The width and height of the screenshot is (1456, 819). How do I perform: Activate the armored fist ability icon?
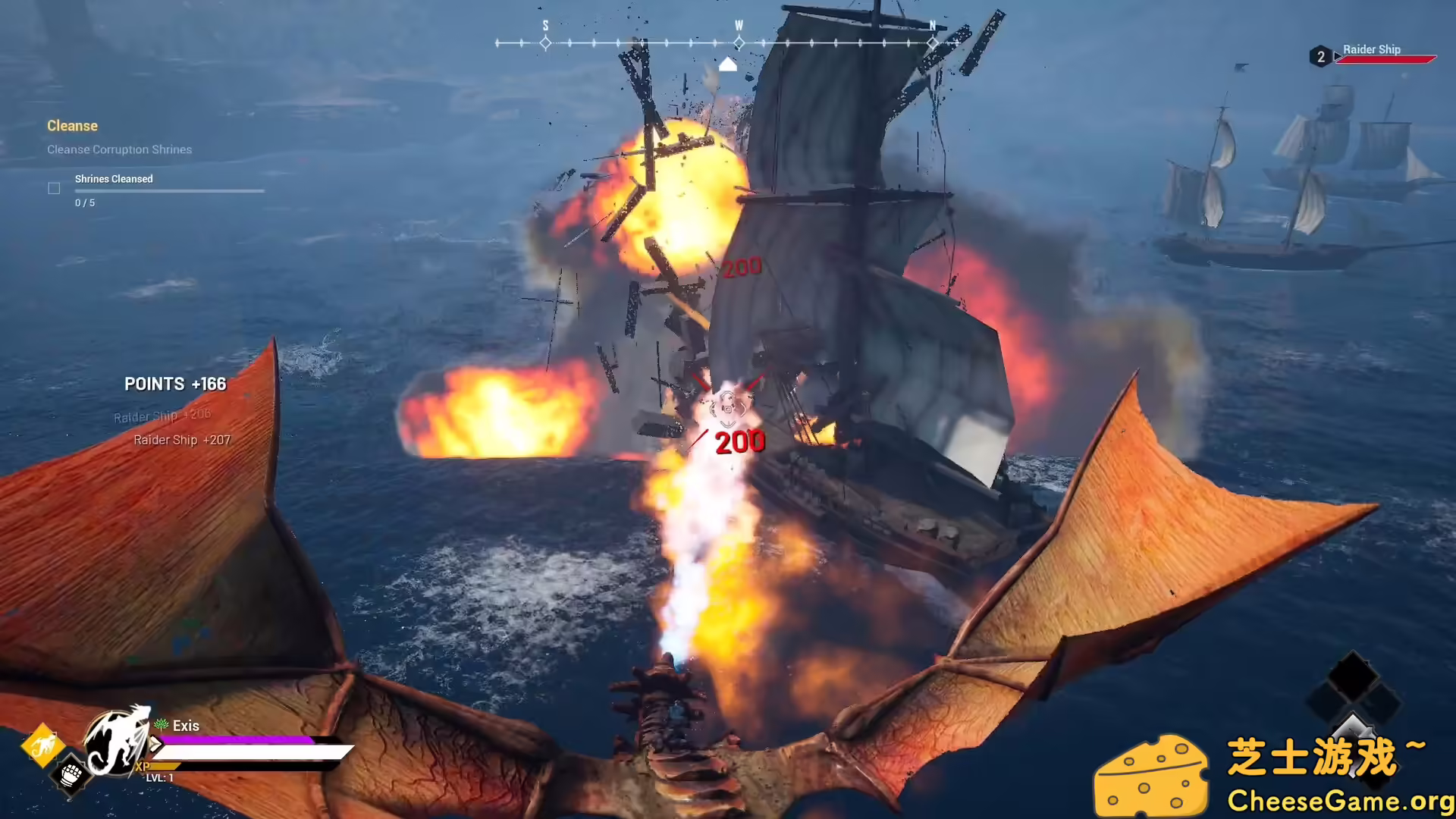coord(71,775)
